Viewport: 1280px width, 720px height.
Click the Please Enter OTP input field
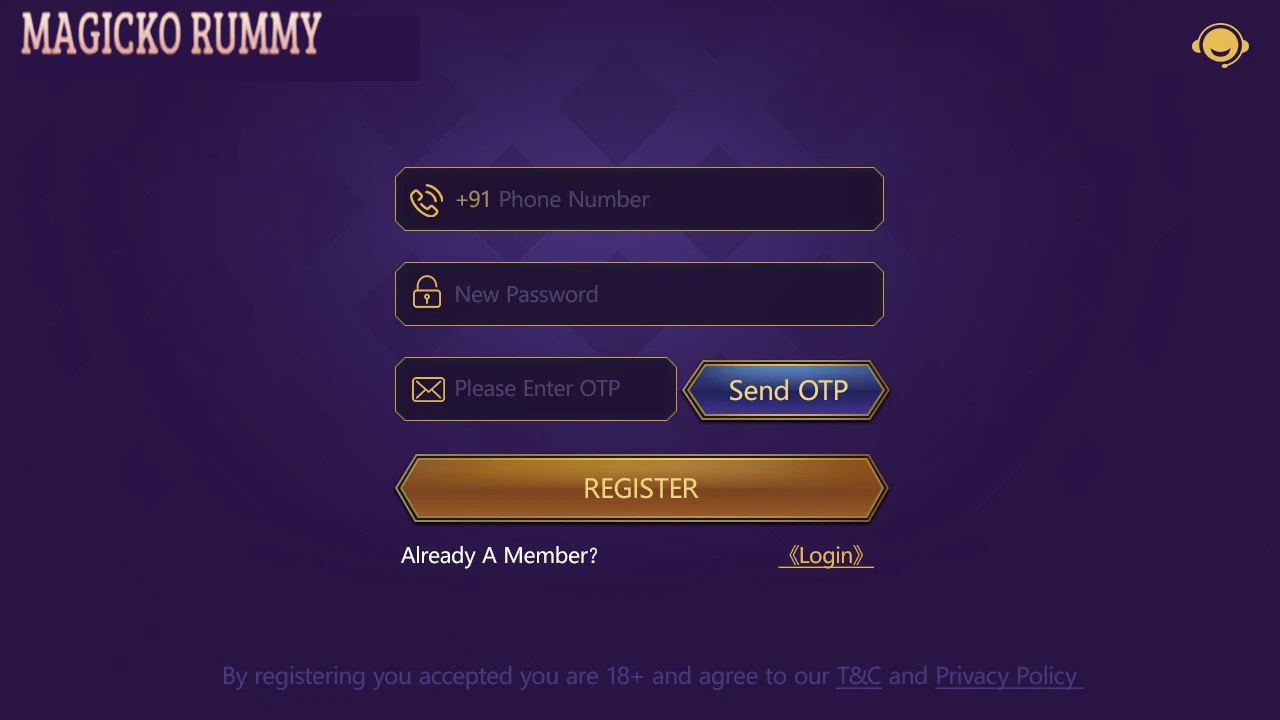click(550, 389)
